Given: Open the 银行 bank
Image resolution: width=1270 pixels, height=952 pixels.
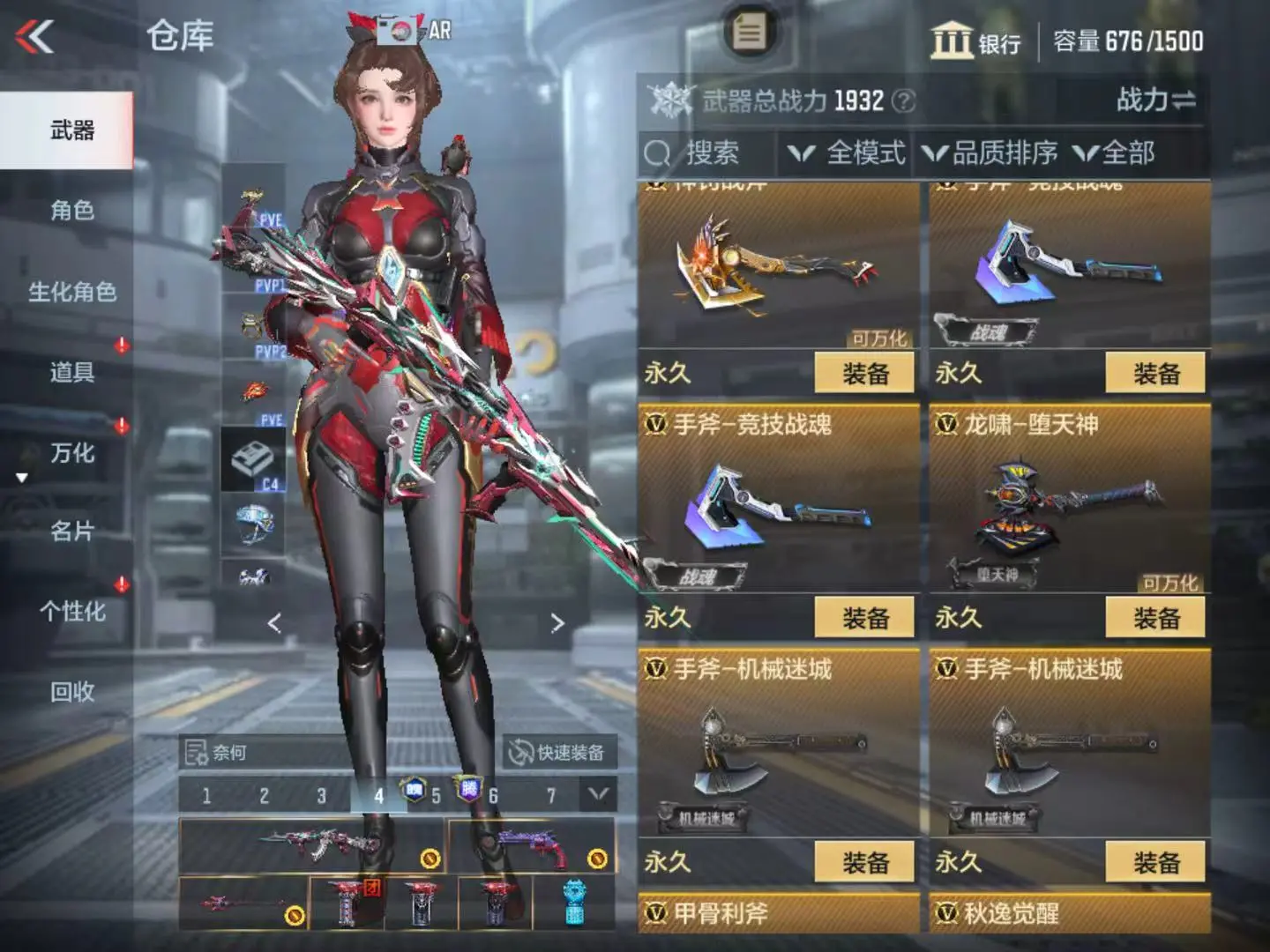Looking at the screenshot, I should (x=976, y=41).
